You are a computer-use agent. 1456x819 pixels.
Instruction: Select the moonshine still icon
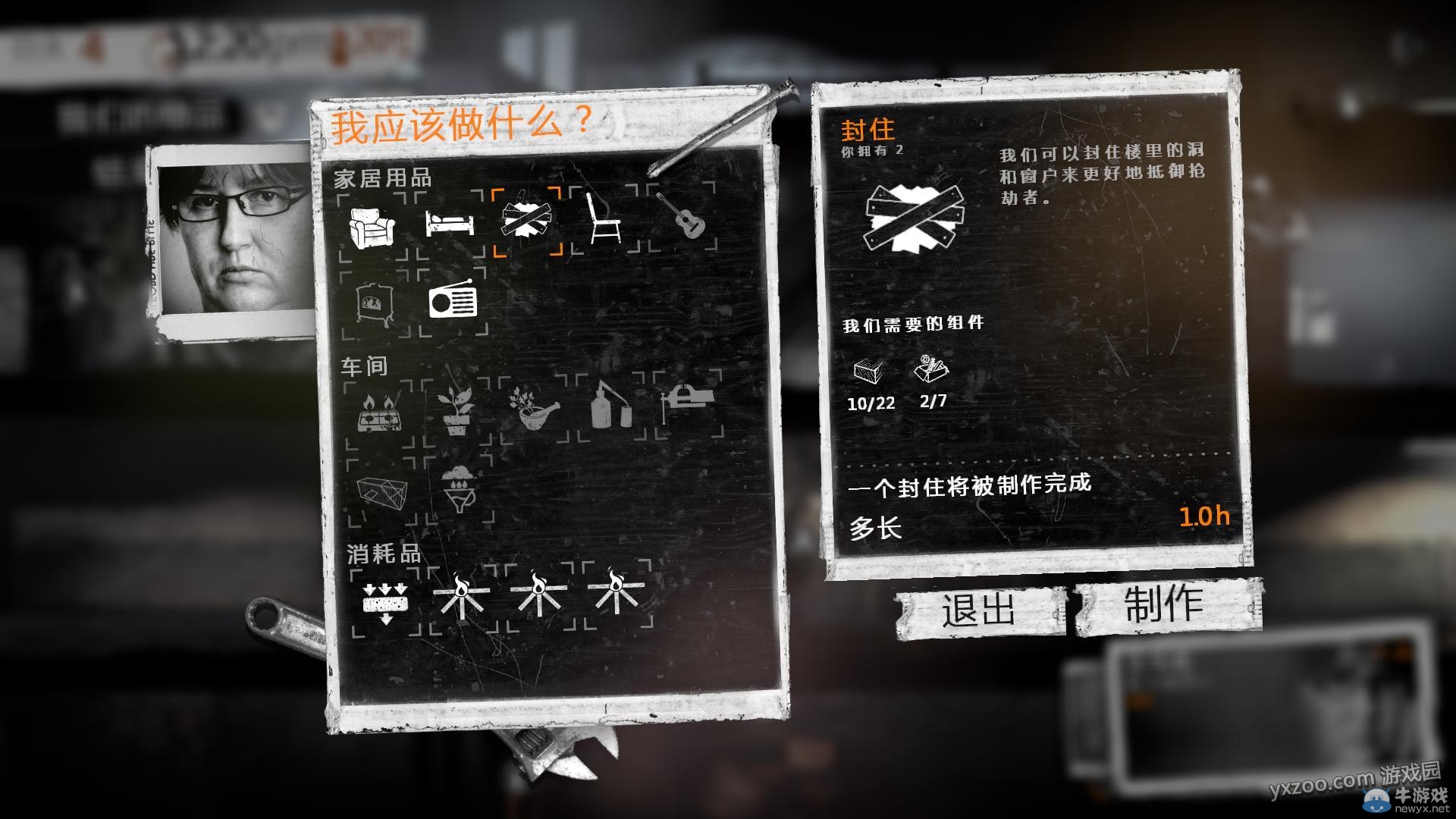[x=612, y=406]
